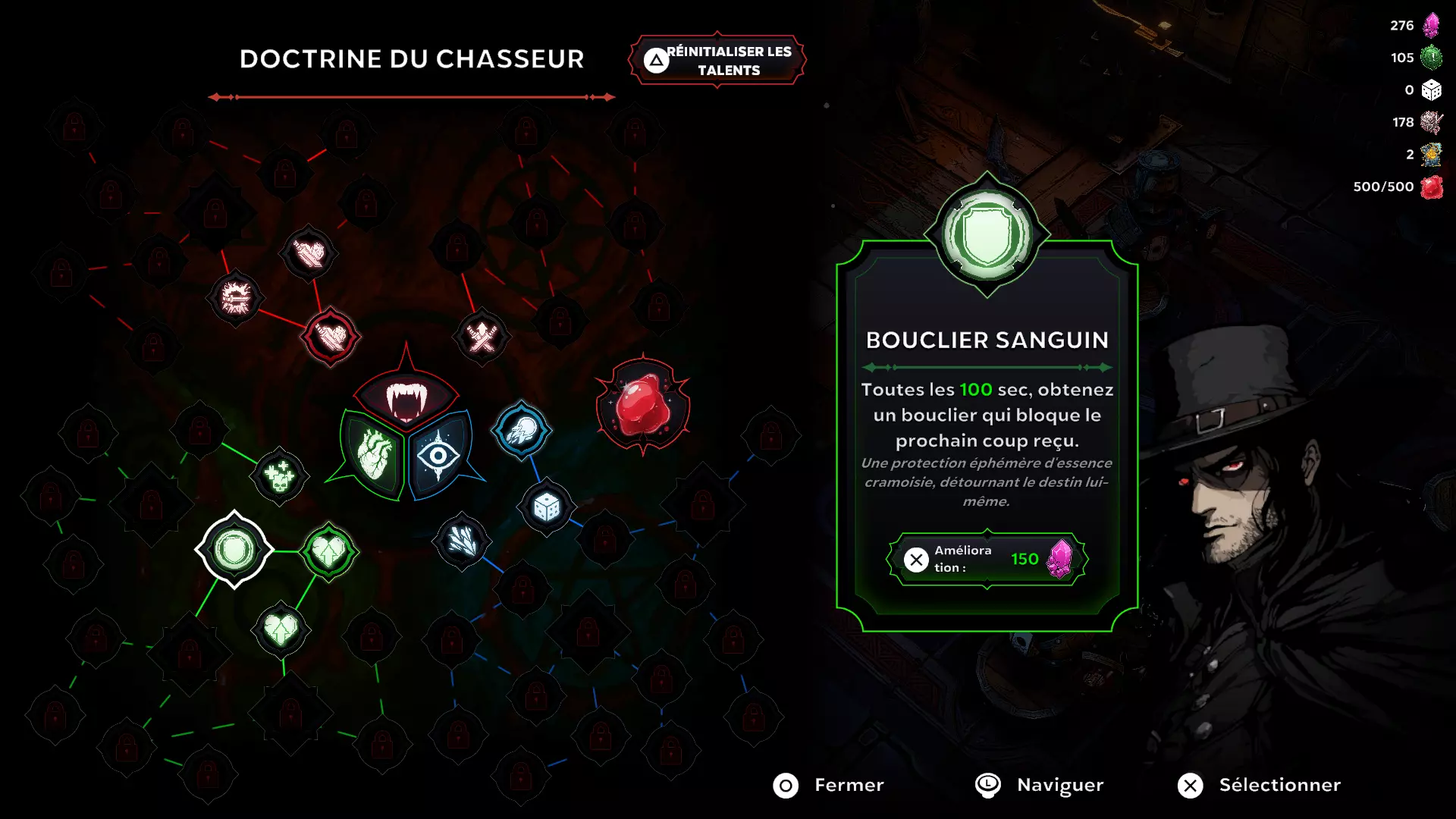Screen dimensions: 1456x819
Task: Select the spiked explosion talent node
Action: [235, 300]
